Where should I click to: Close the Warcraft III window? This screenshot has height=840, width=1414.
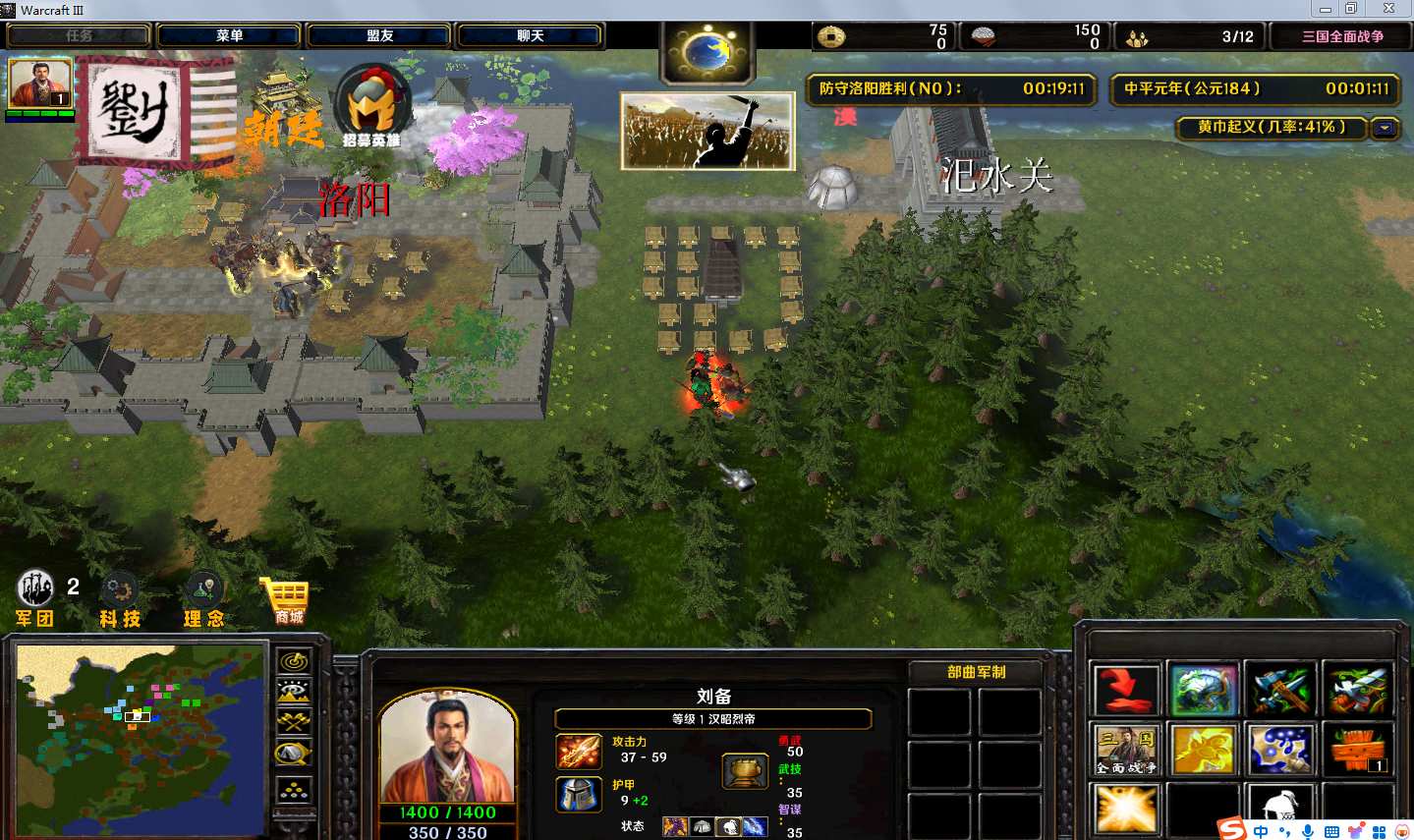(x=1388, y=9)
